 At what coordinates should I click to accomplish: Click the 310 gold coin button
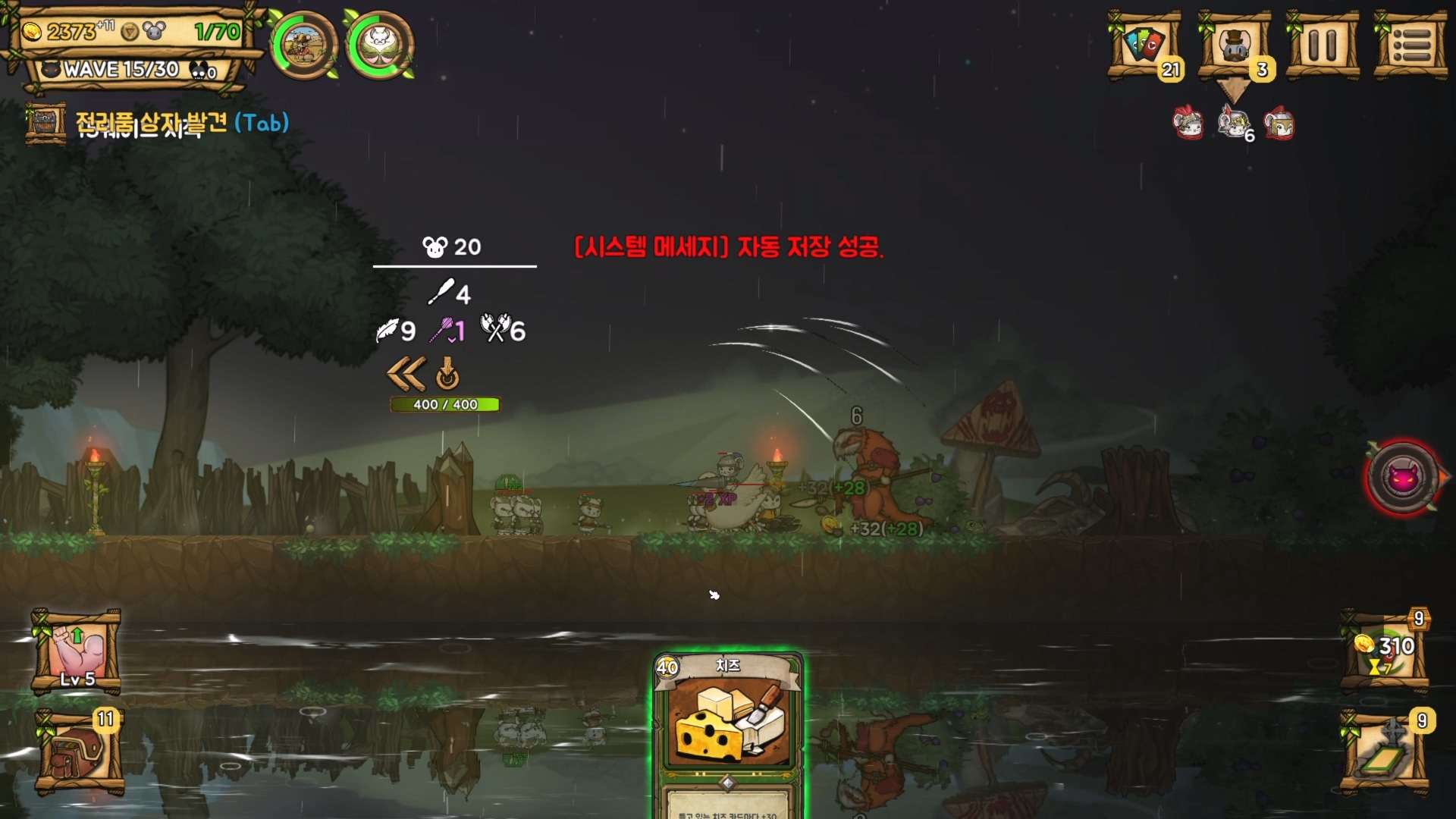[x=1385, y=652]
